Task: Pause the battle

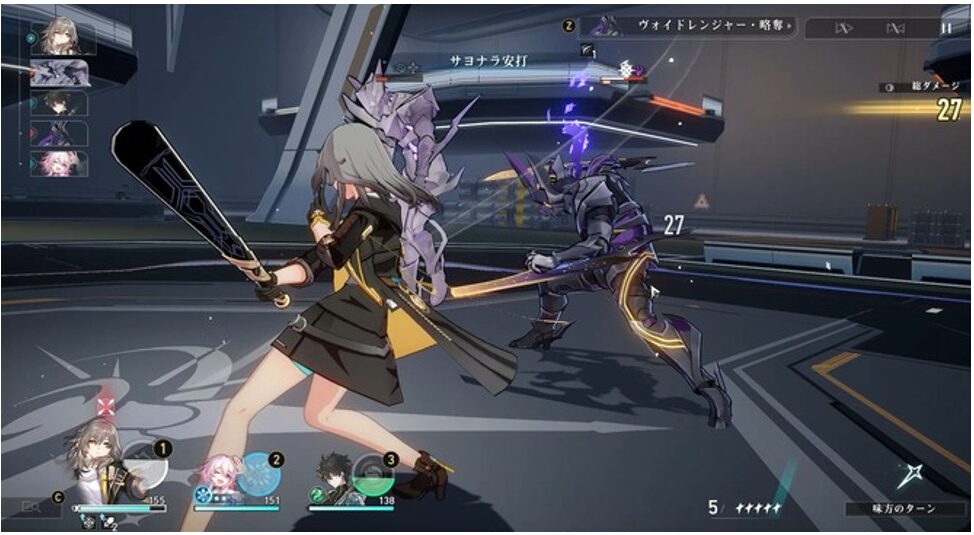Action: pos(946,28)
